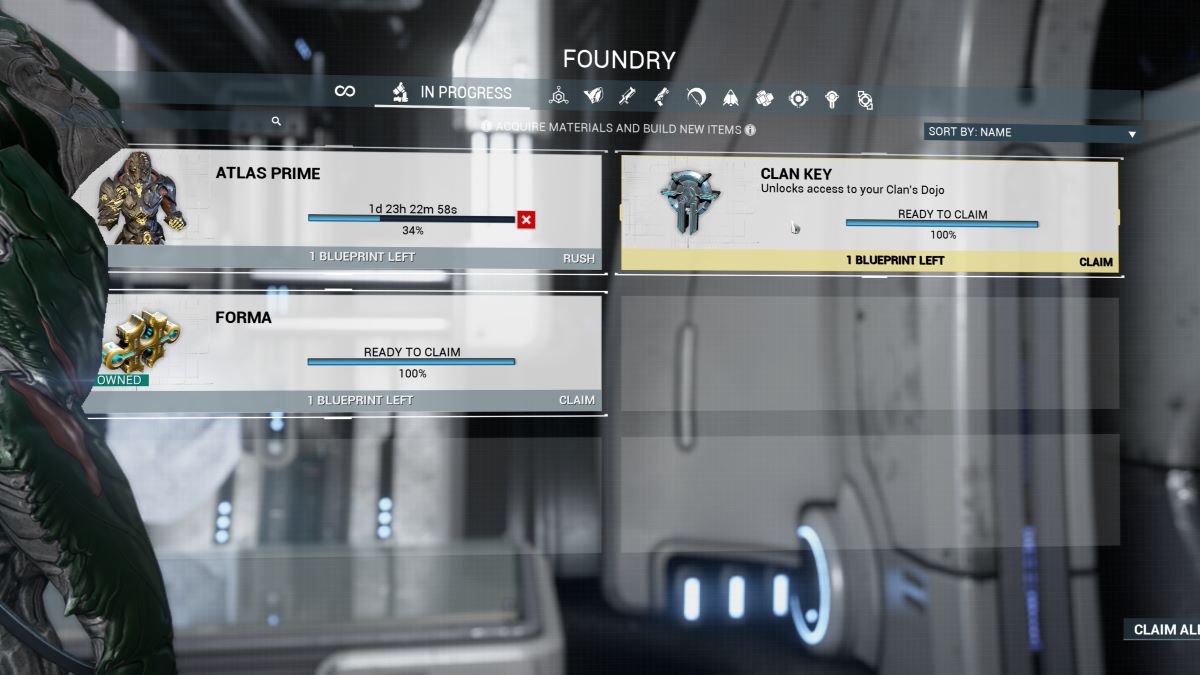
Task: Click the info icon after 'Build New Items'
Action: point(750,129)
